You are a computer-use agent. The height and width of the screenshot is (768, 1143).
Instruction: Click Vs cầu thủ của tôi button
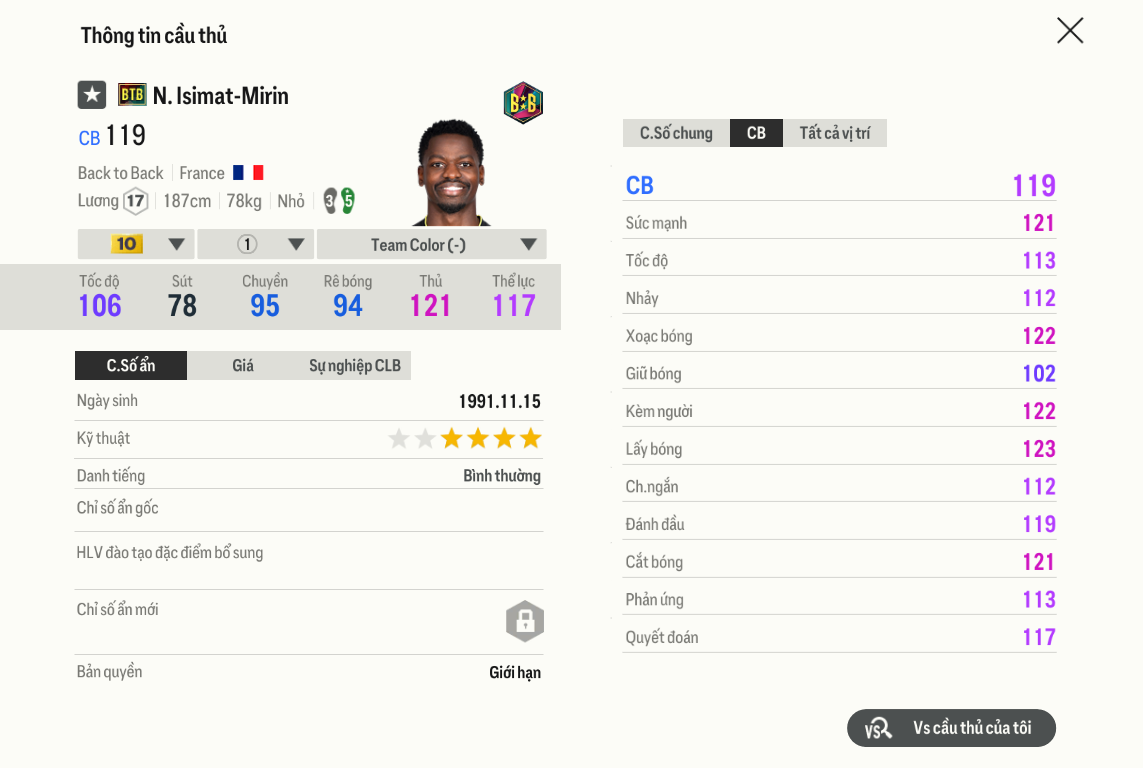point(951,728)
